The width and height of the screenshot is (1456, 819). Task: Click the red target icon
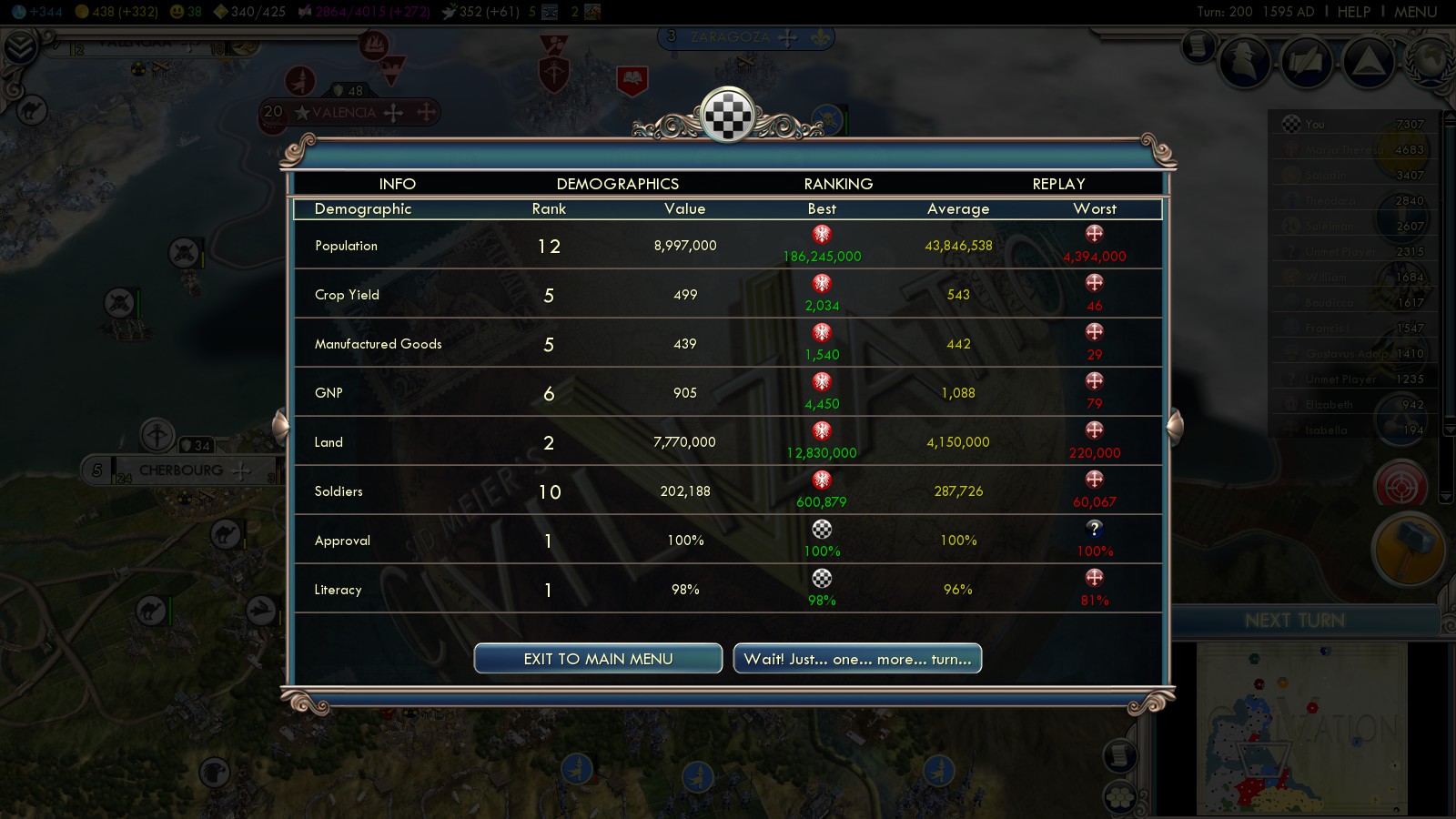1401,484
